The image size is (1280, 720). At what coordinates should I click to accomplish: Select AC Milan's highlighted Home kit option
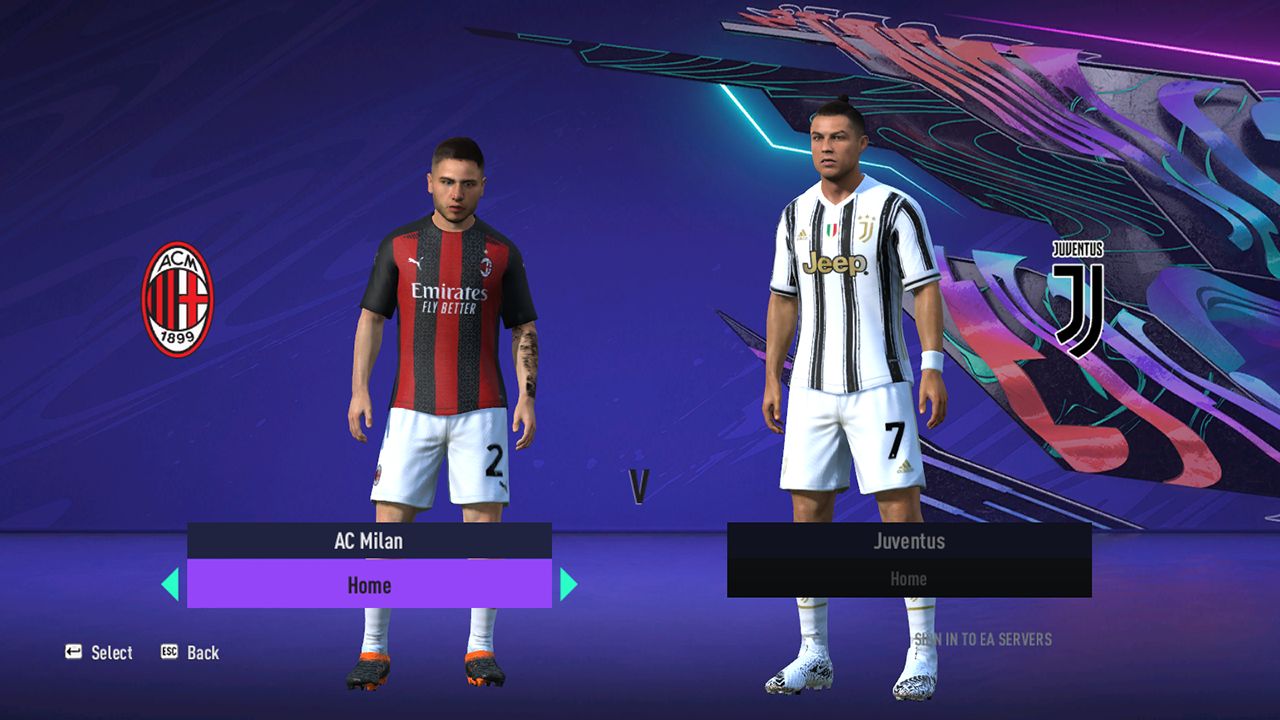tap(369, 584)
